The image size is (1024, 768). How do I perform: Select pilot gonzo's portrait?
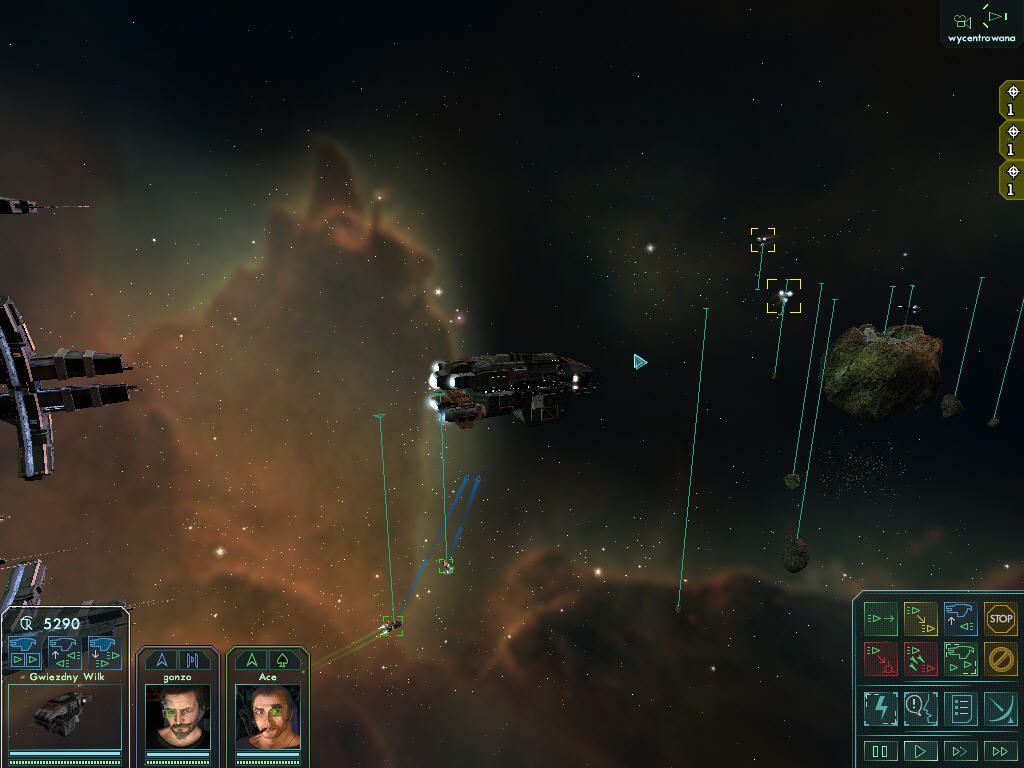pos(177,717)
